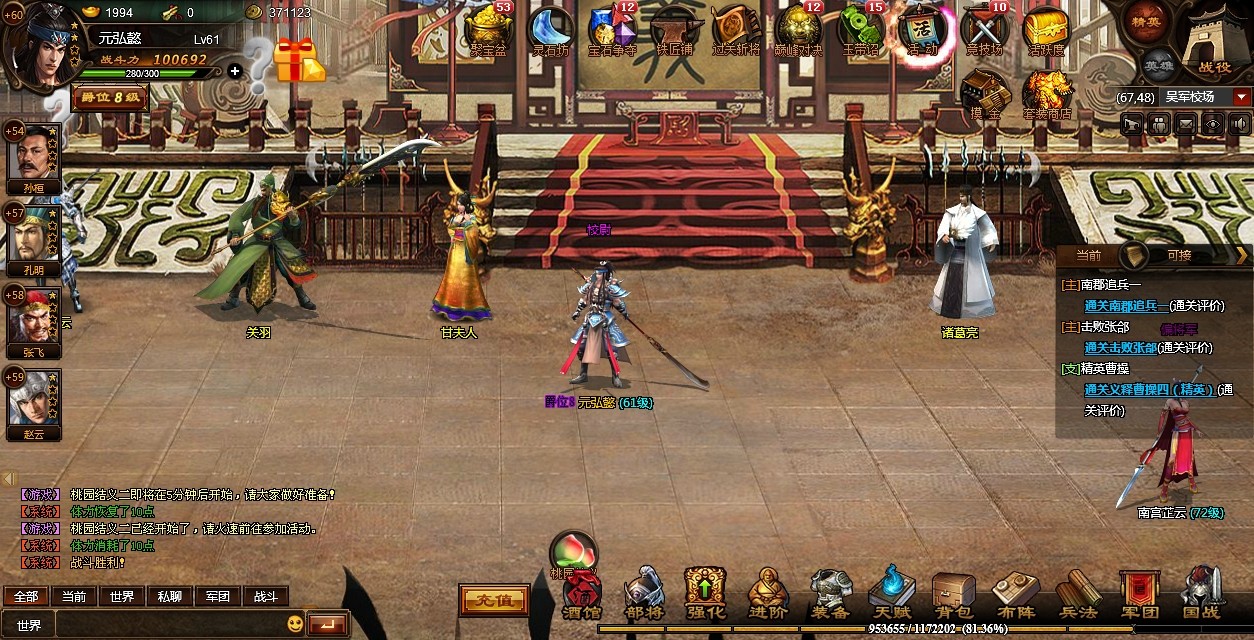Screen dimensions: 1254x640
Task: Click the orange gift box icon
Action: coord(299,61)
